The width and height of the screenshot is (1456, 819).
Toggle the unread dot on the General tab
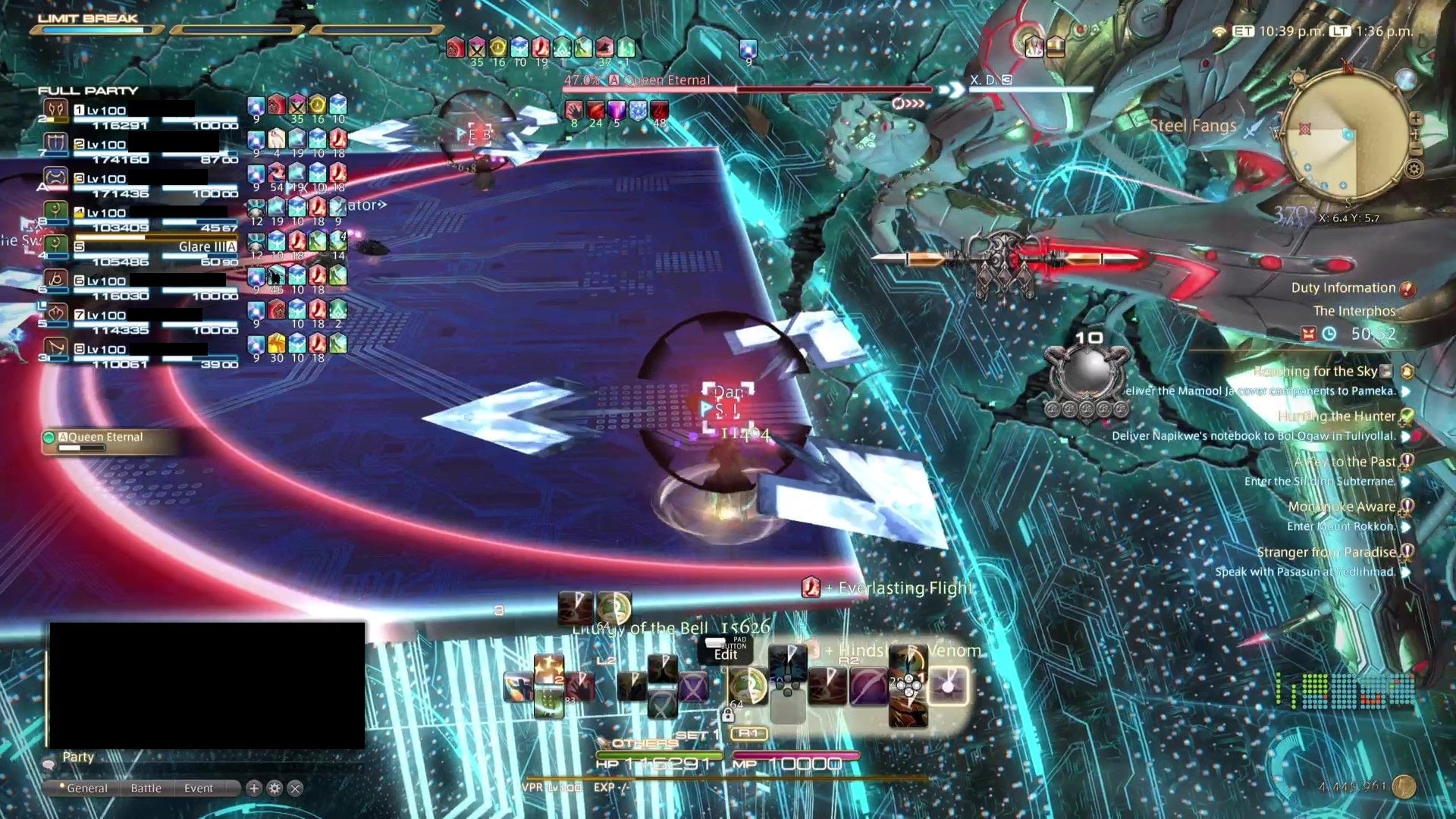pyautogui.click(x=62, y=786)
